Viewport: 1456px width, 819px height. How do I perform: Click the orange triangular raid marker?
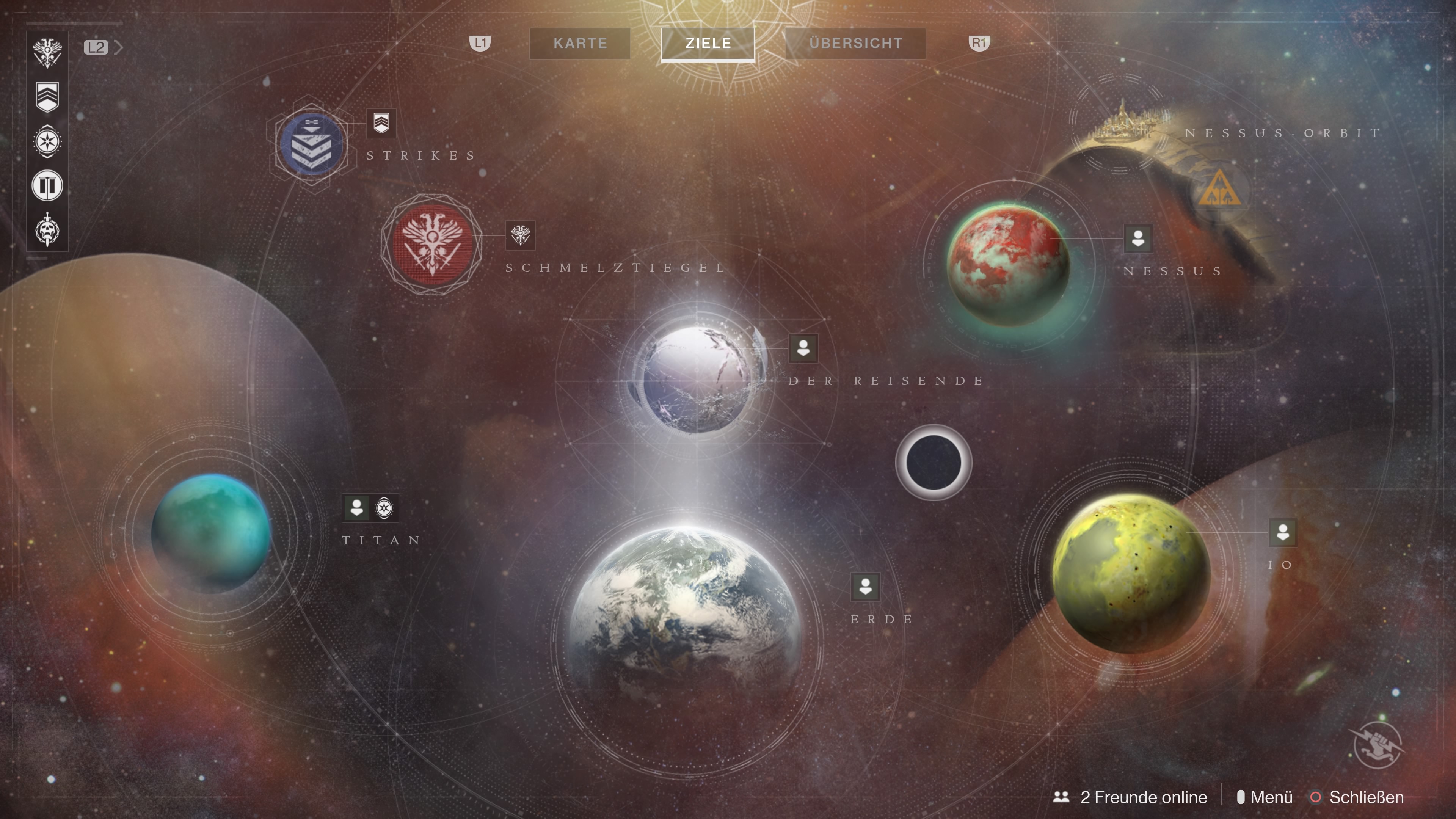coord(1219,190)
